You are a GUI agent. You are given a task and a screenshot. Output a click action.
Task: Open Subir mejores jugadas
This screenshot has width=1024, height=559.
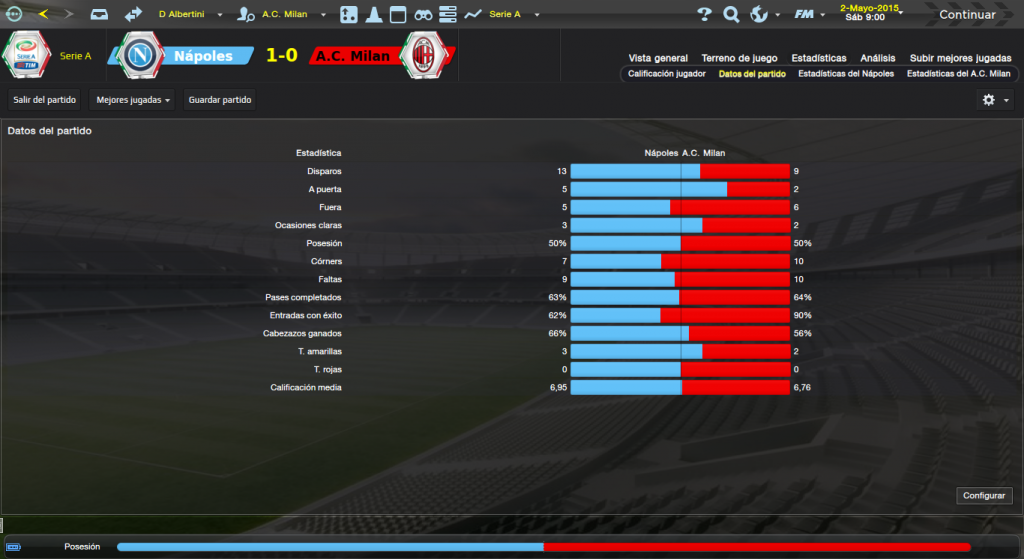pyautogui.click(x=960, y=58)
